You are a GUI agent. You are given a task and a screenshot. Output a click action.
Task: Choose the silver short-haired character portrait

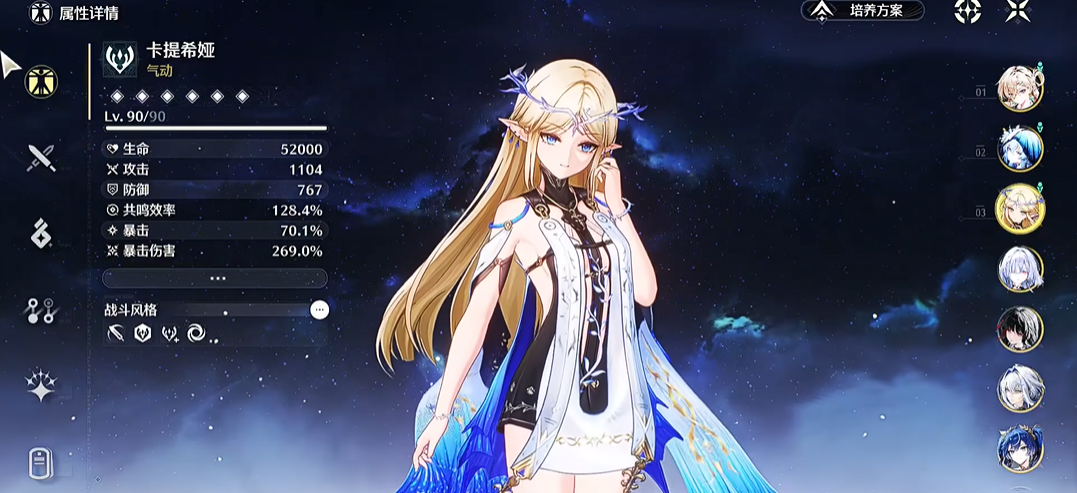click(1020, 389)
